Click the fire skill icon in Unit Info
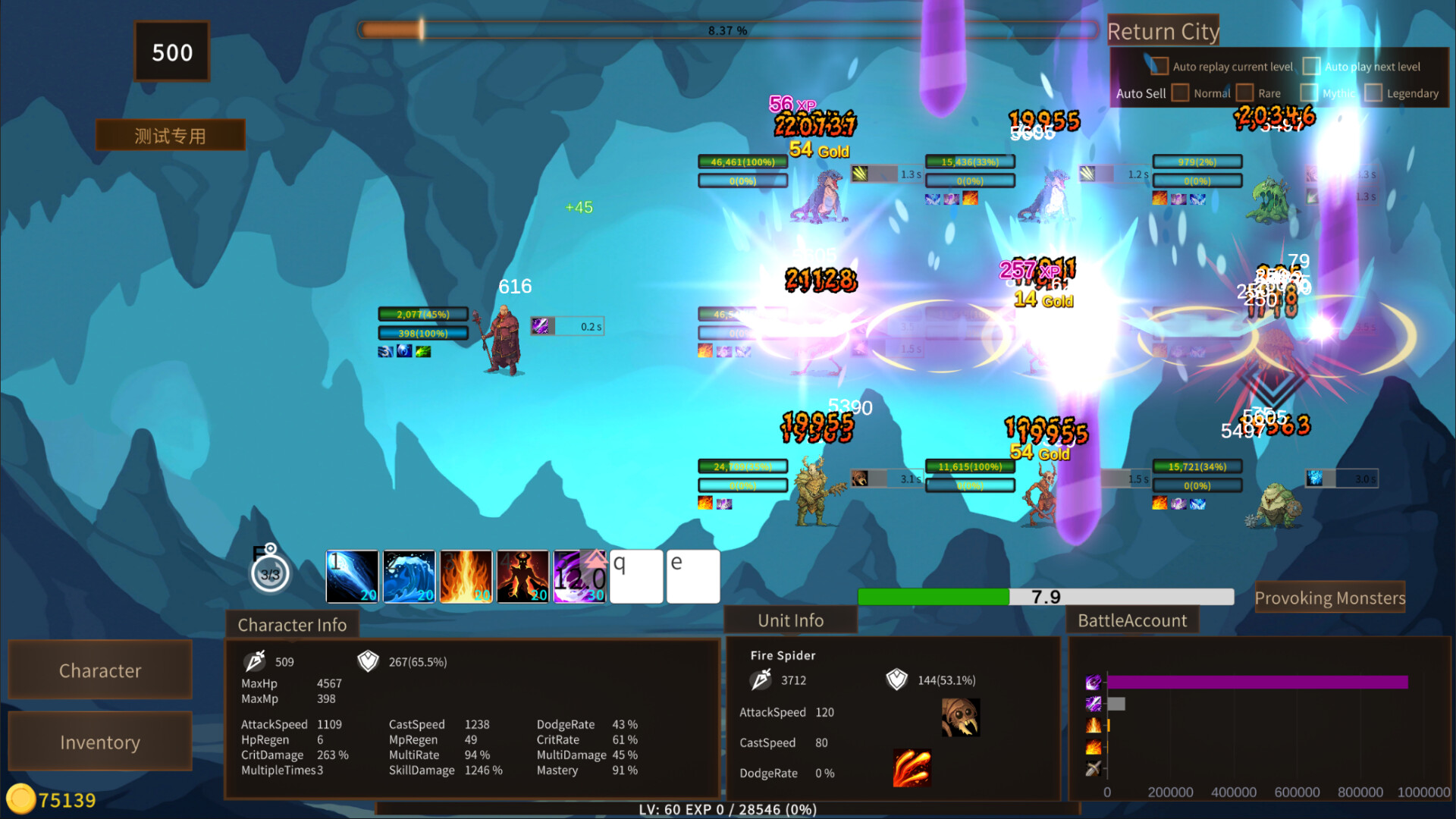 pos(912,767)
